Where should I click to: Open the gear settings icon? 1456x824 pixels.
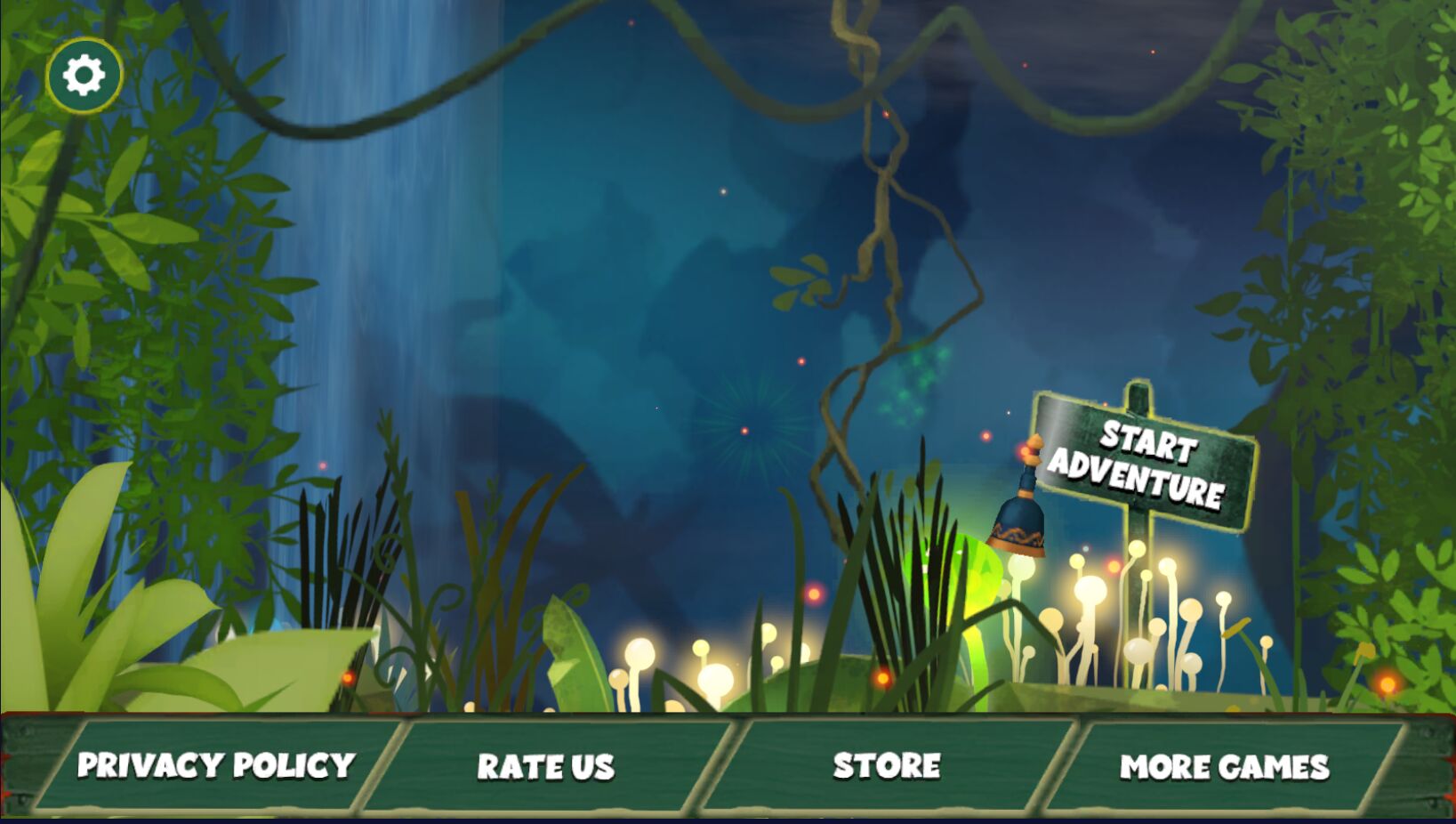[84, 75]
